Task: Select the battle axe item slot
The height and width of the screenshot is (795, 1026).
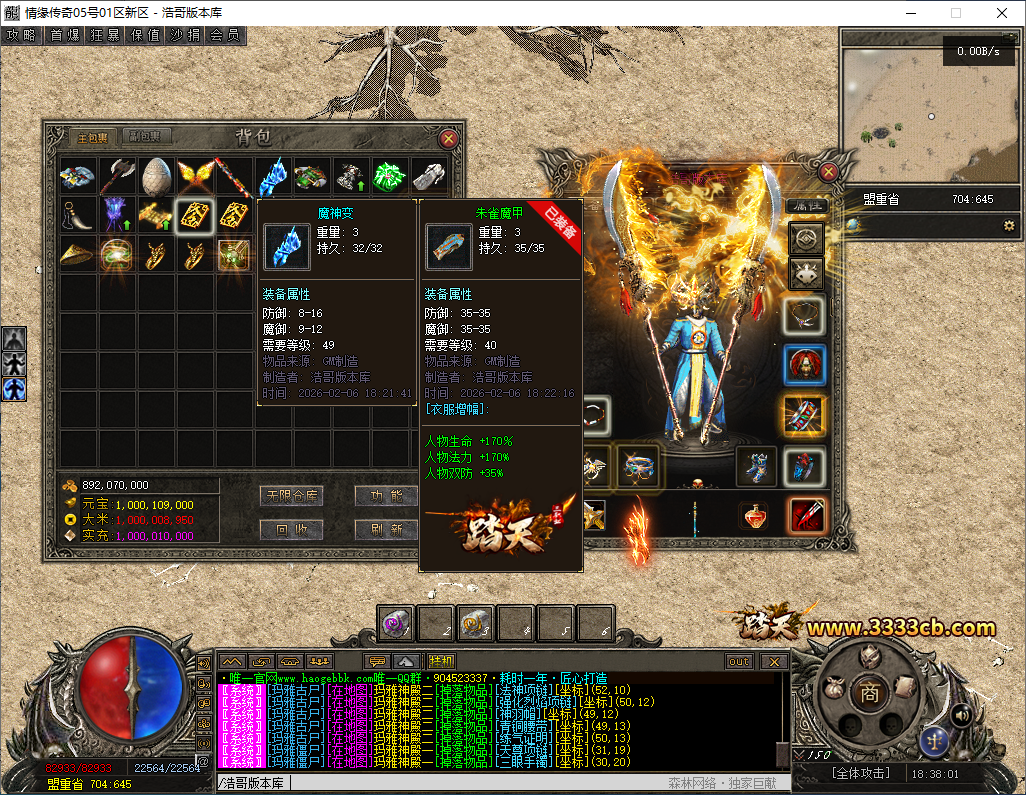Action: (116, 177)
